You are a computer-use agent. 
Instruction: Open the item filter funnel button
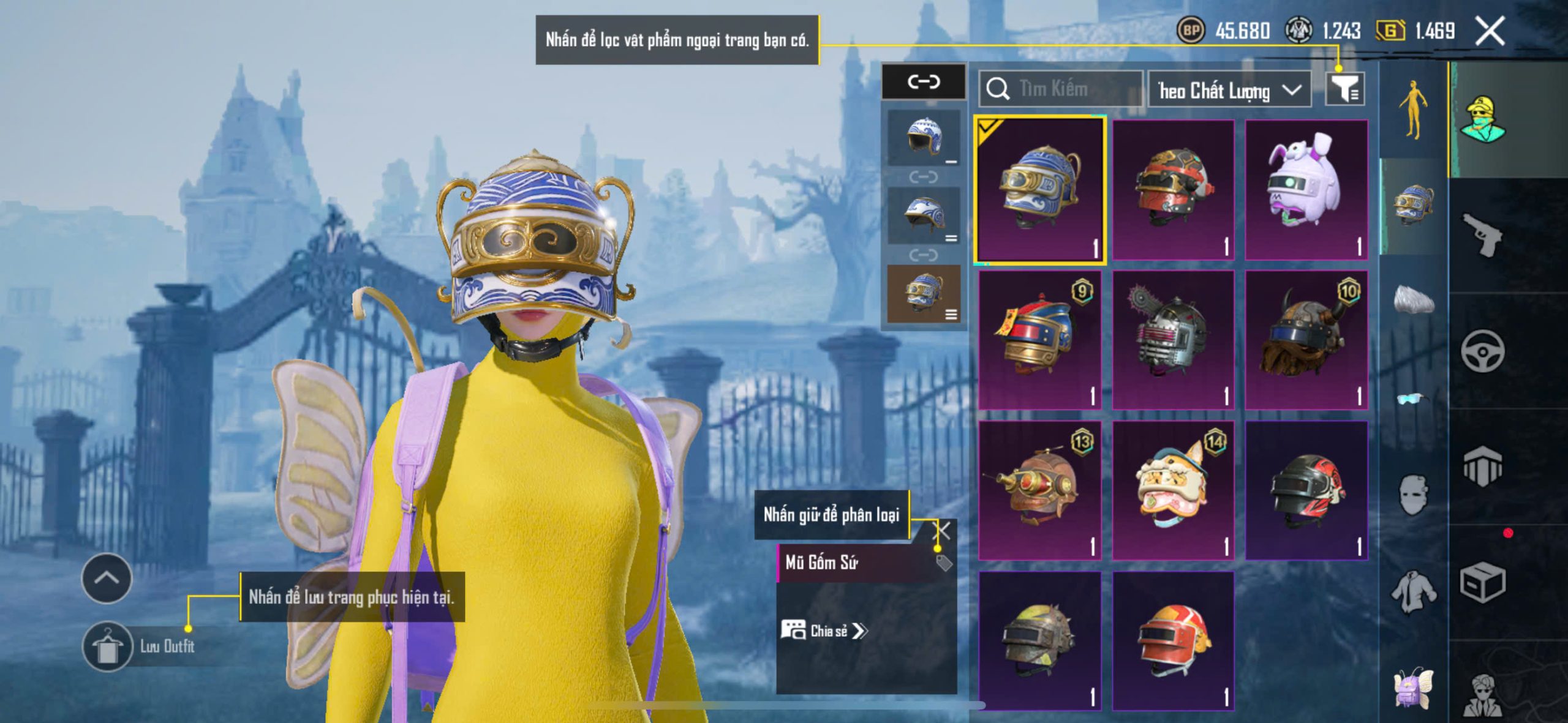(1344, 89)
